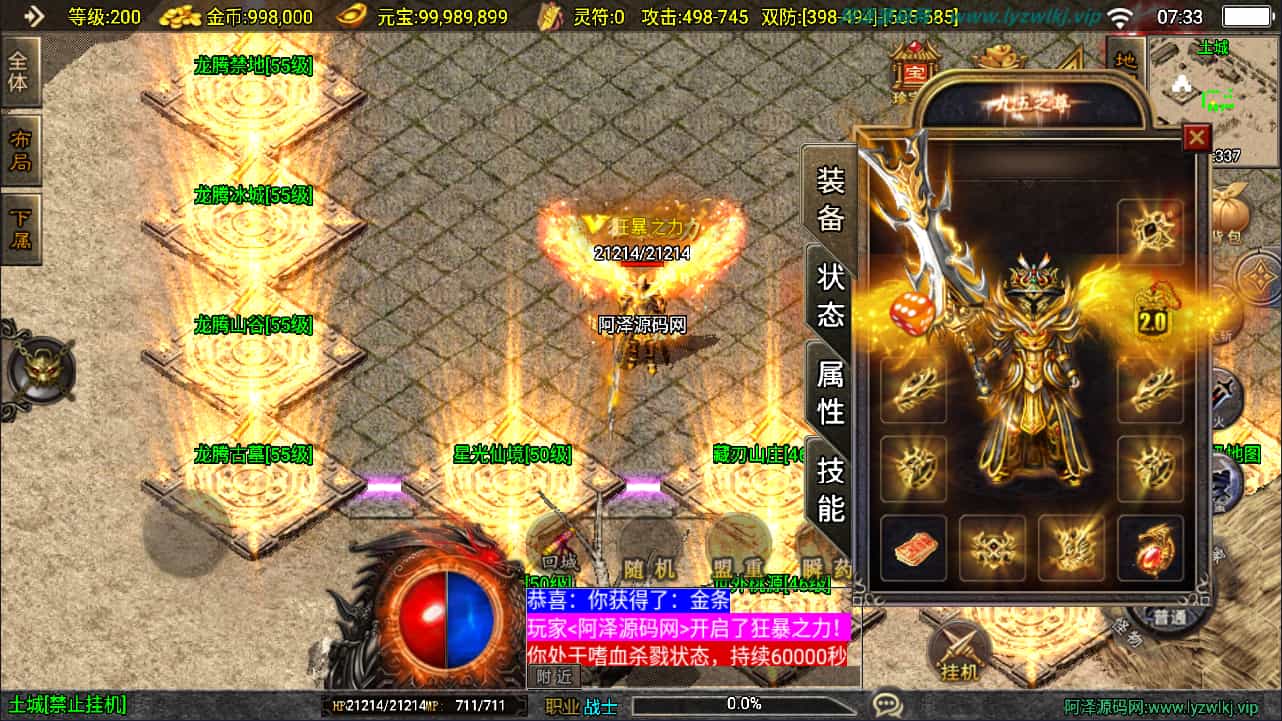Toggle the 挂机 auto-battle button

(960, 655)
